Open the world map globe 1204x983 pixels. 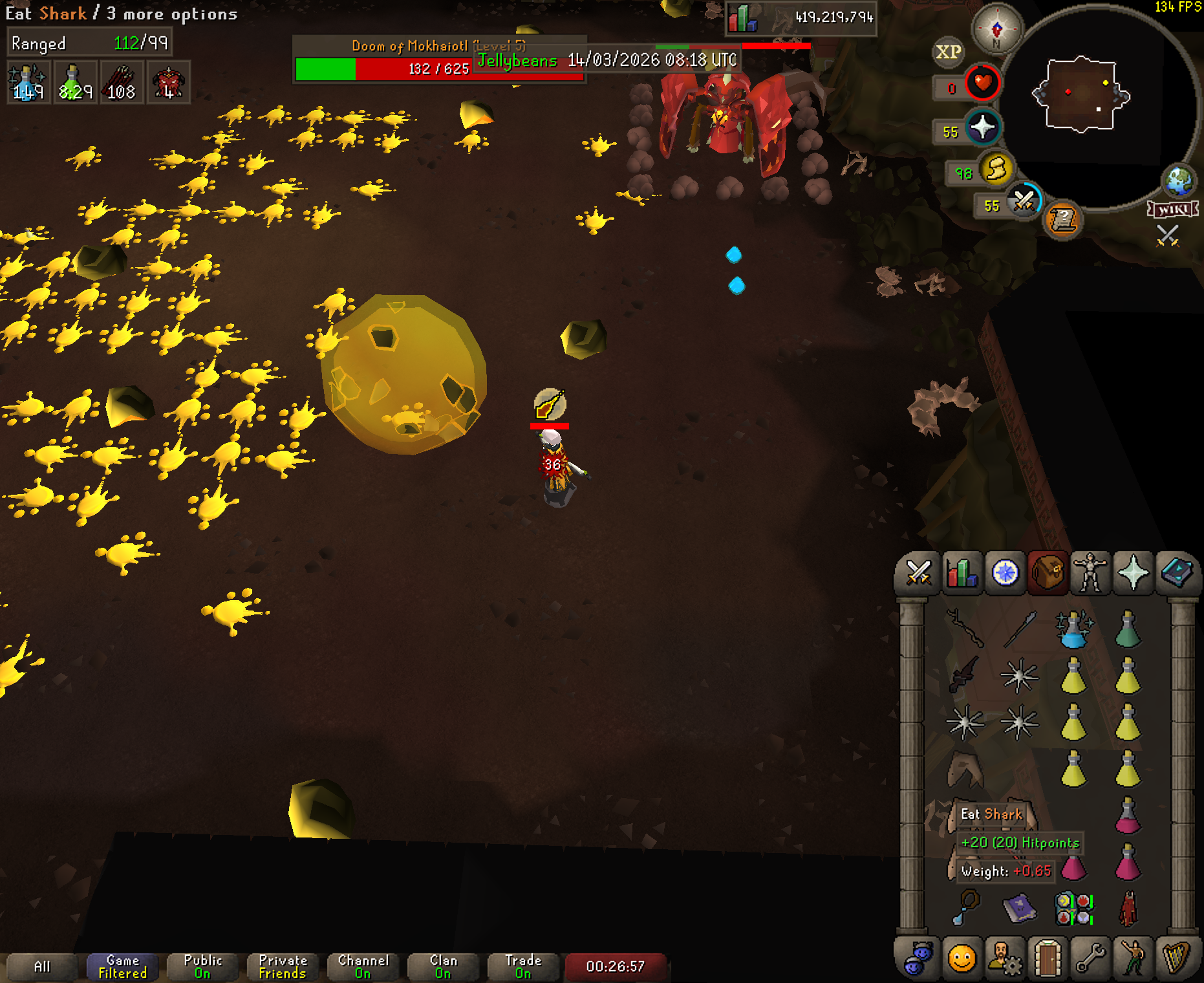[x=1179, y=180]
